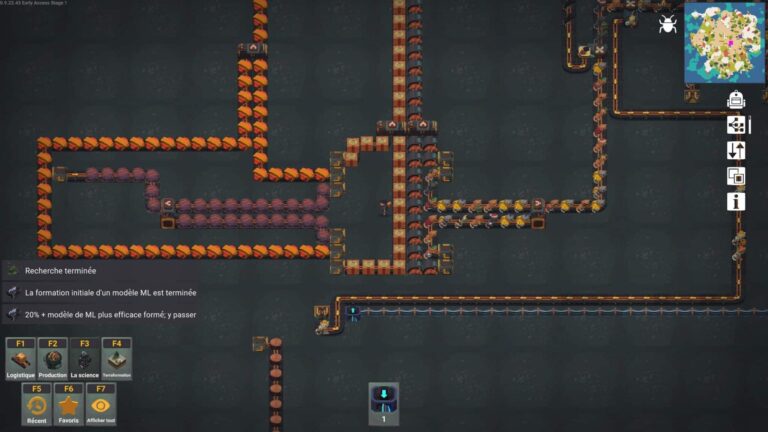Open the 'Recherche terminée' notification

click(60, 270)
